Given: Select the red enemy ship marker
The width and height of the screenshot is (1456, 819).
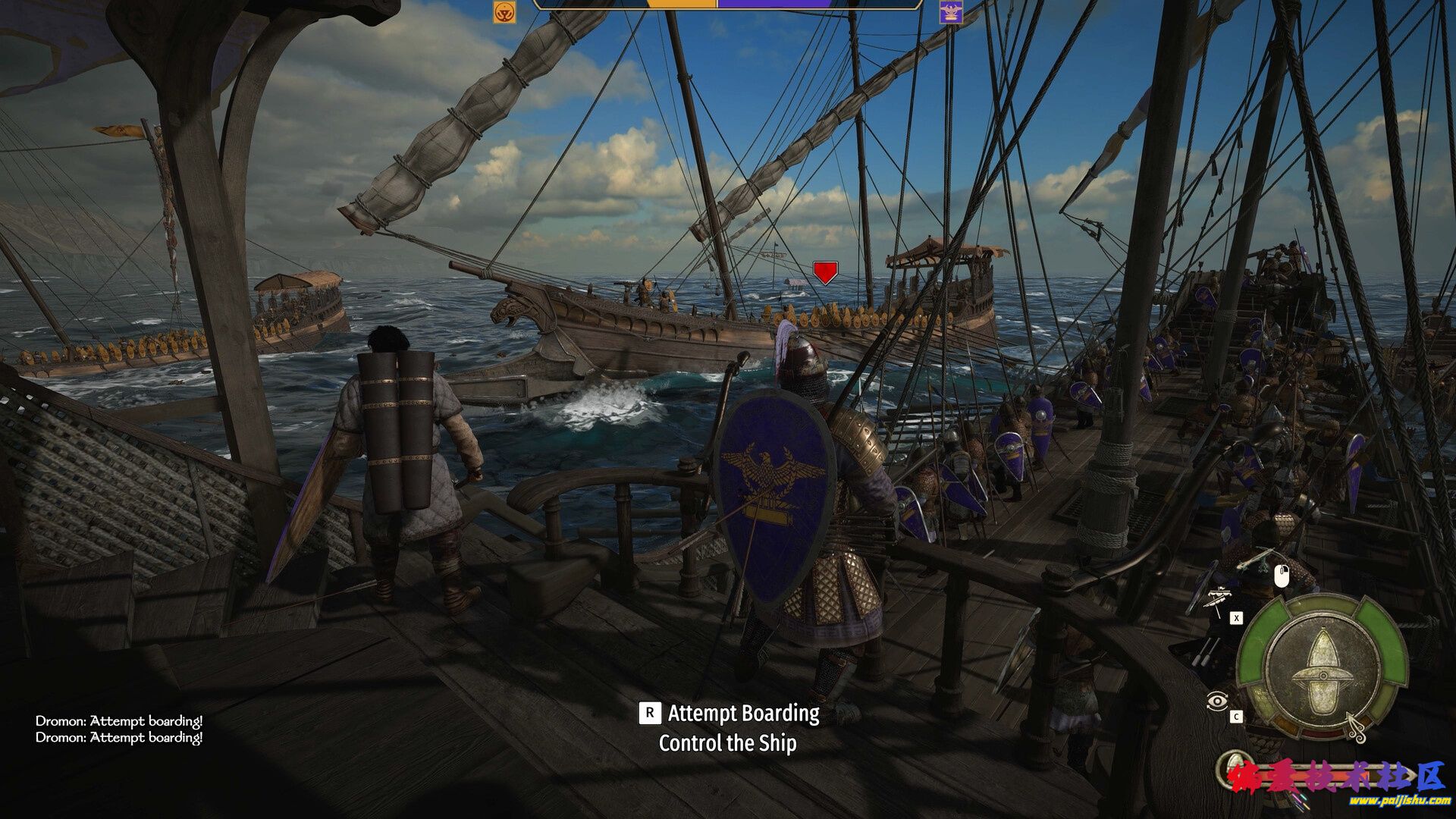Looking at the screenshot, I should (x=825, y=271).
